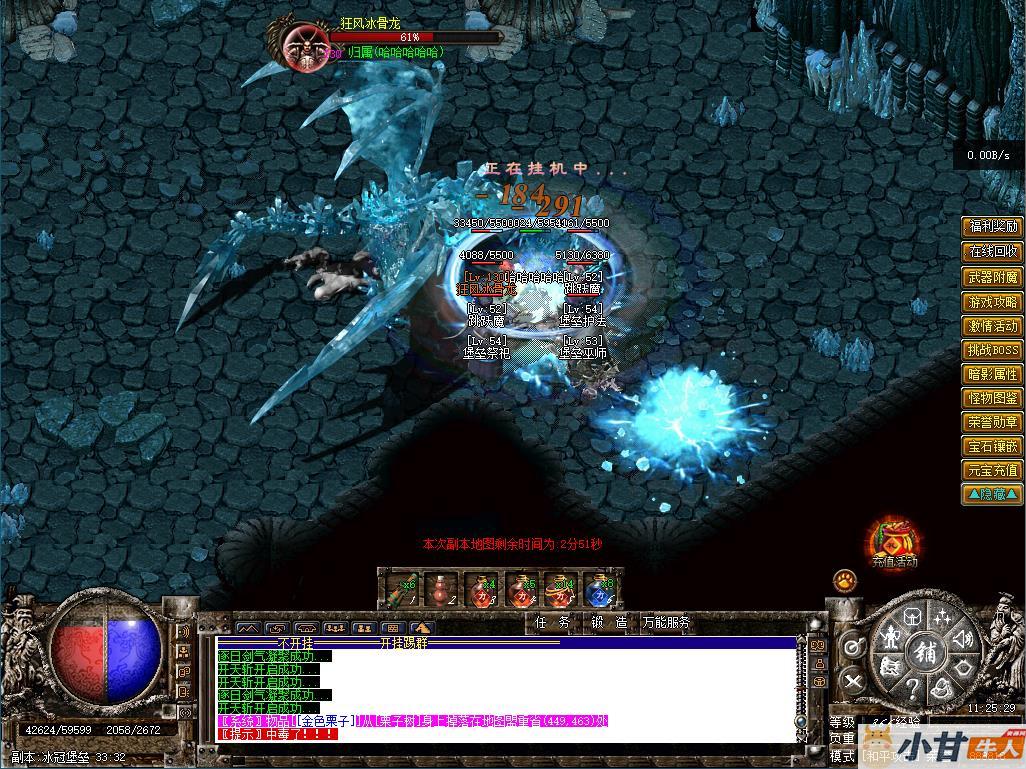The width and height of the screenshot is (1026, 769).
Task: Open the 激情活动 events menu
Action: click(992, 326)
